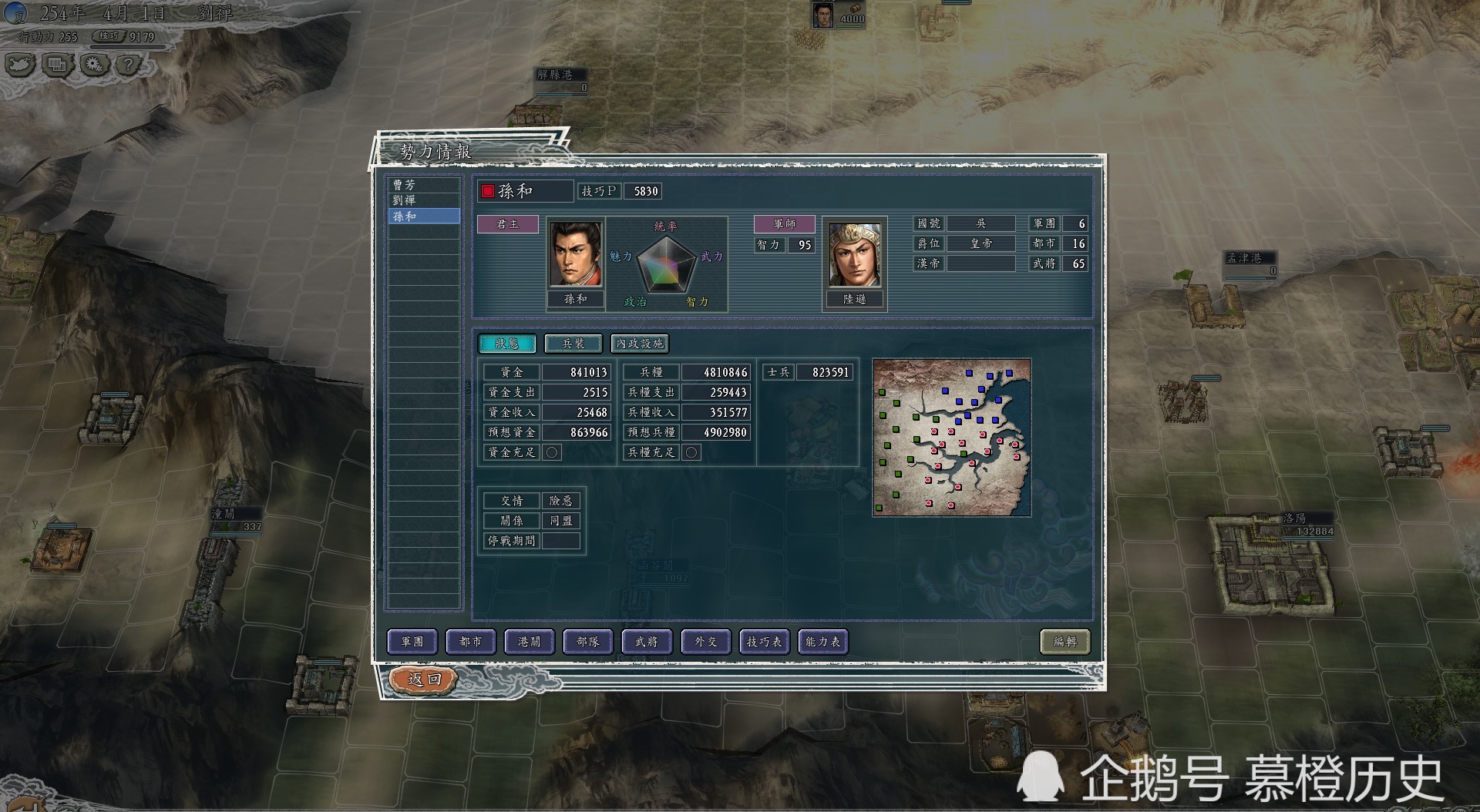
Task: Click the question mark help icon
Action: [x=129, y=65]
